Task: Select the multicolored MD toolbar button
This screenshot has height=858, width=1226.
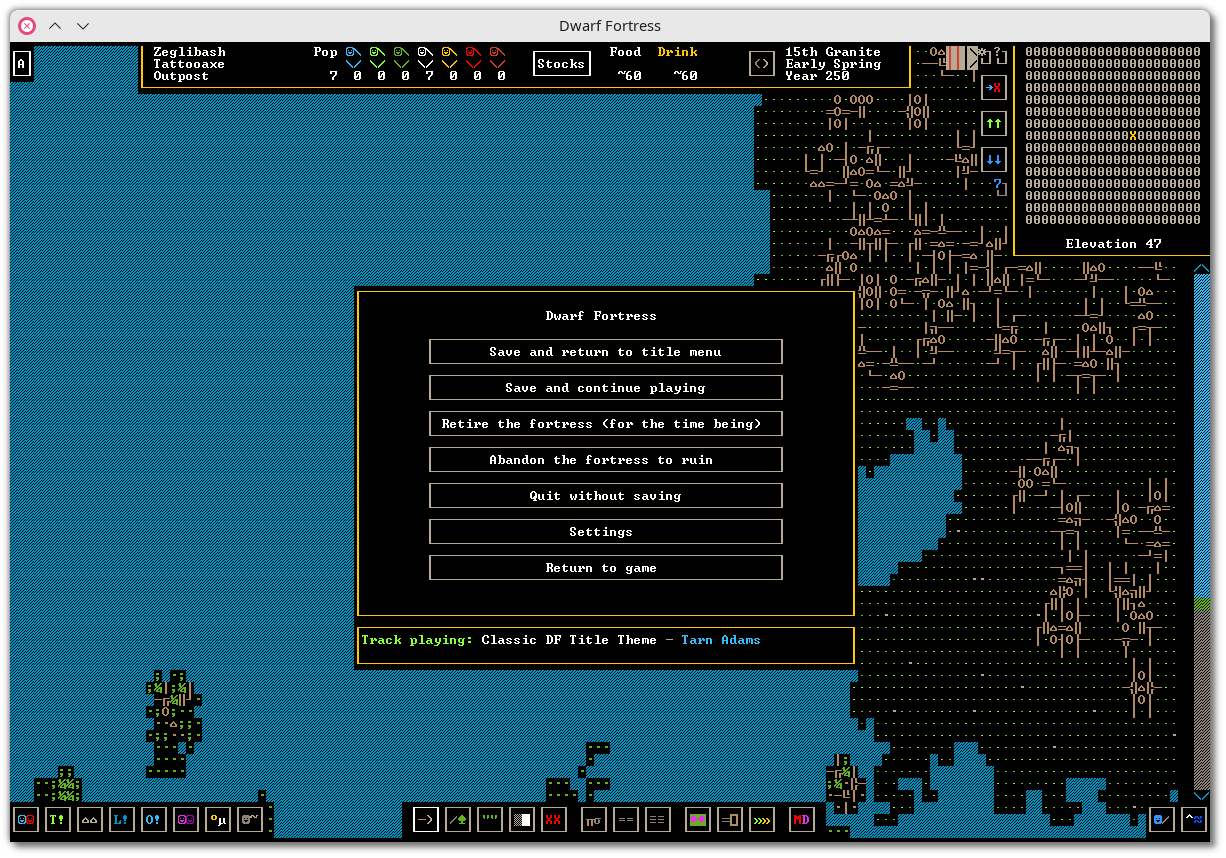Action: pyautogui.click(x=802, y=820)
